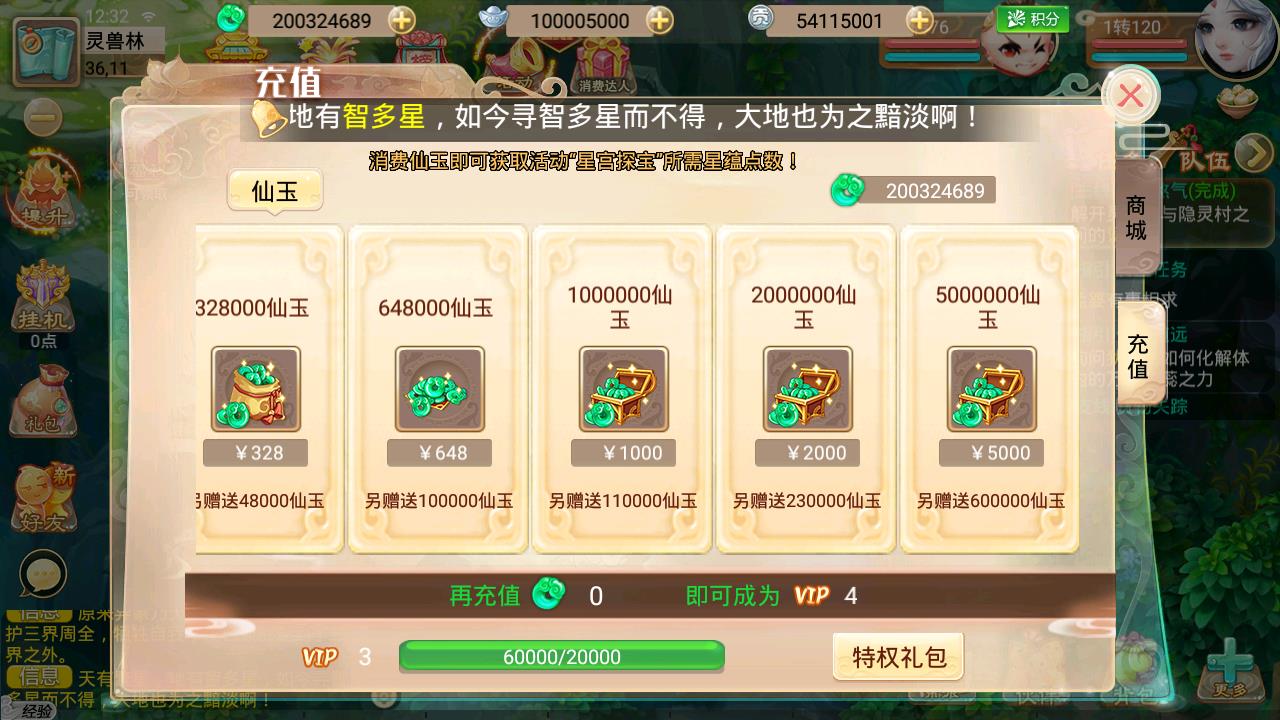Open the 积分 points icon at top

pos(1032,18)
